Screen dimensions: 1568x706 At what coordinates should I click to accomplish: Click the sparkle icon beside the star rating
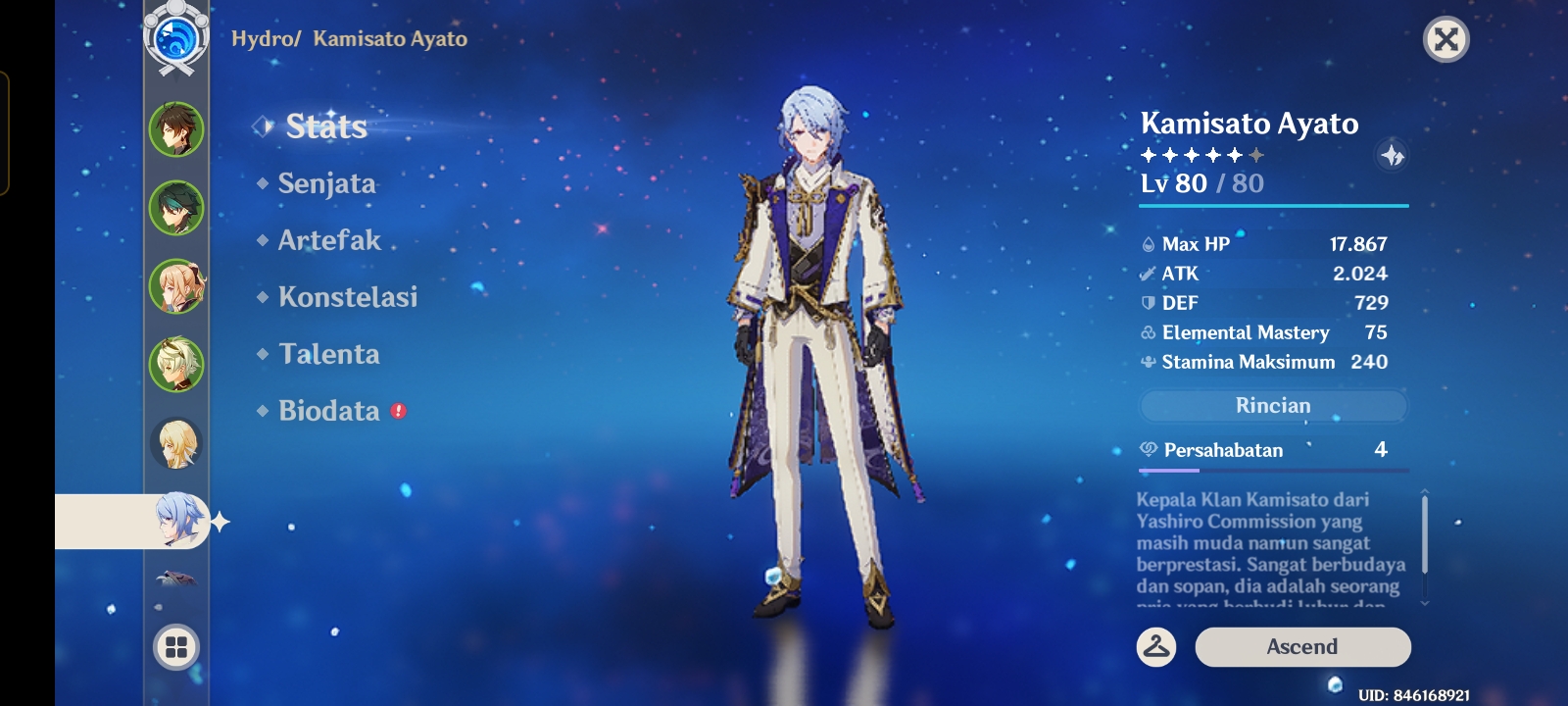(1392, 153)
